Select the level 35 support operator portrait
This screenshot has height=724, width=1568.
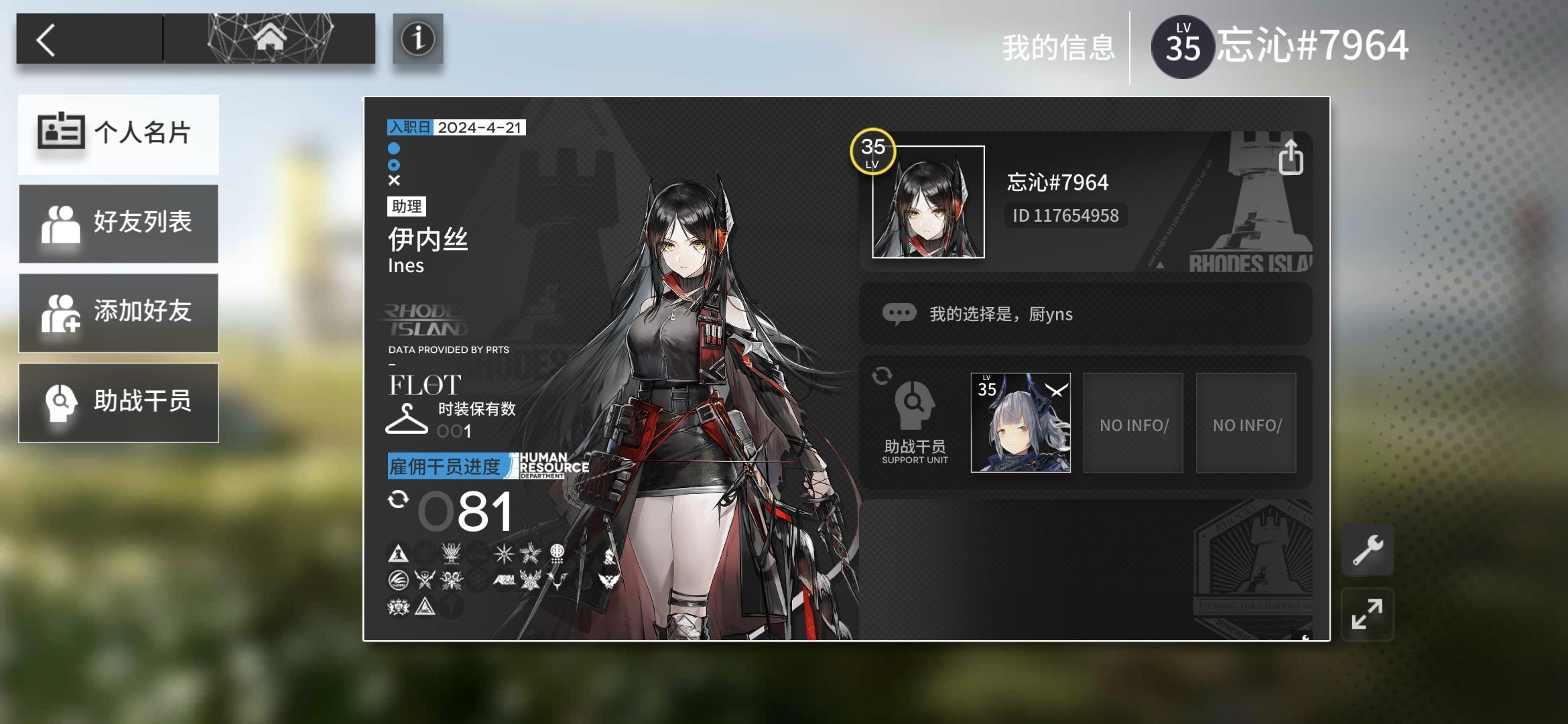[1021, 422]
